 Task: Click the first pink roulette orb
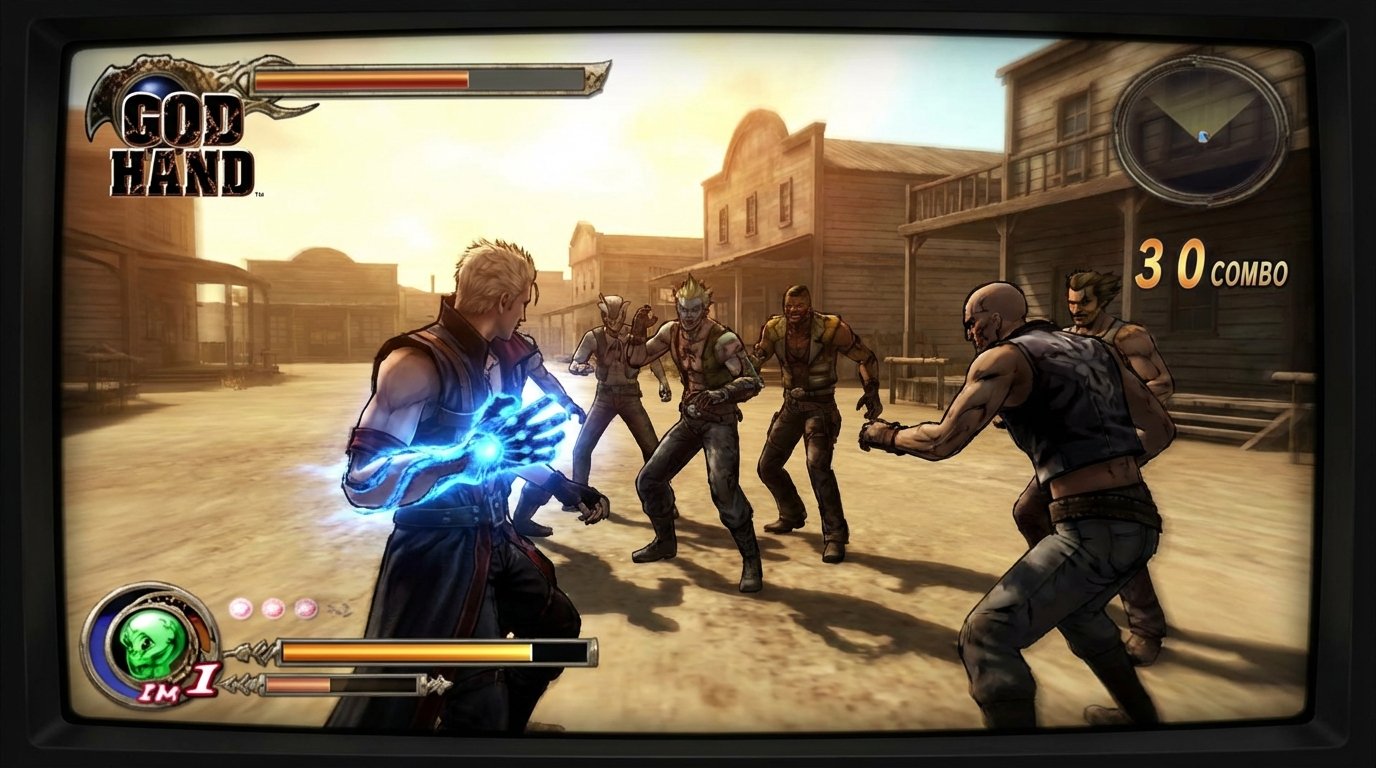[240, 608]
